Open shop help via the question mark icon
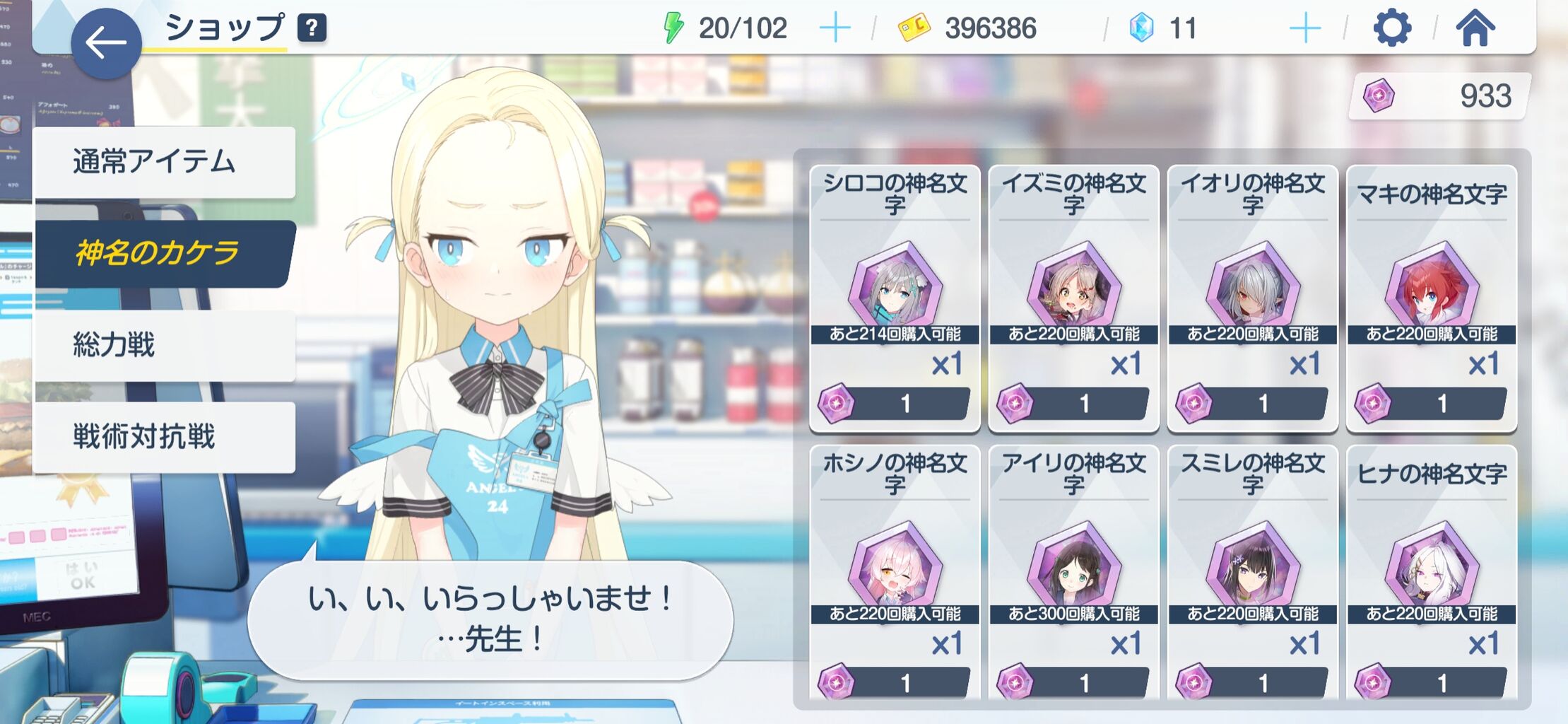Viewport: 1568px width, 724px height. [312, 28]
